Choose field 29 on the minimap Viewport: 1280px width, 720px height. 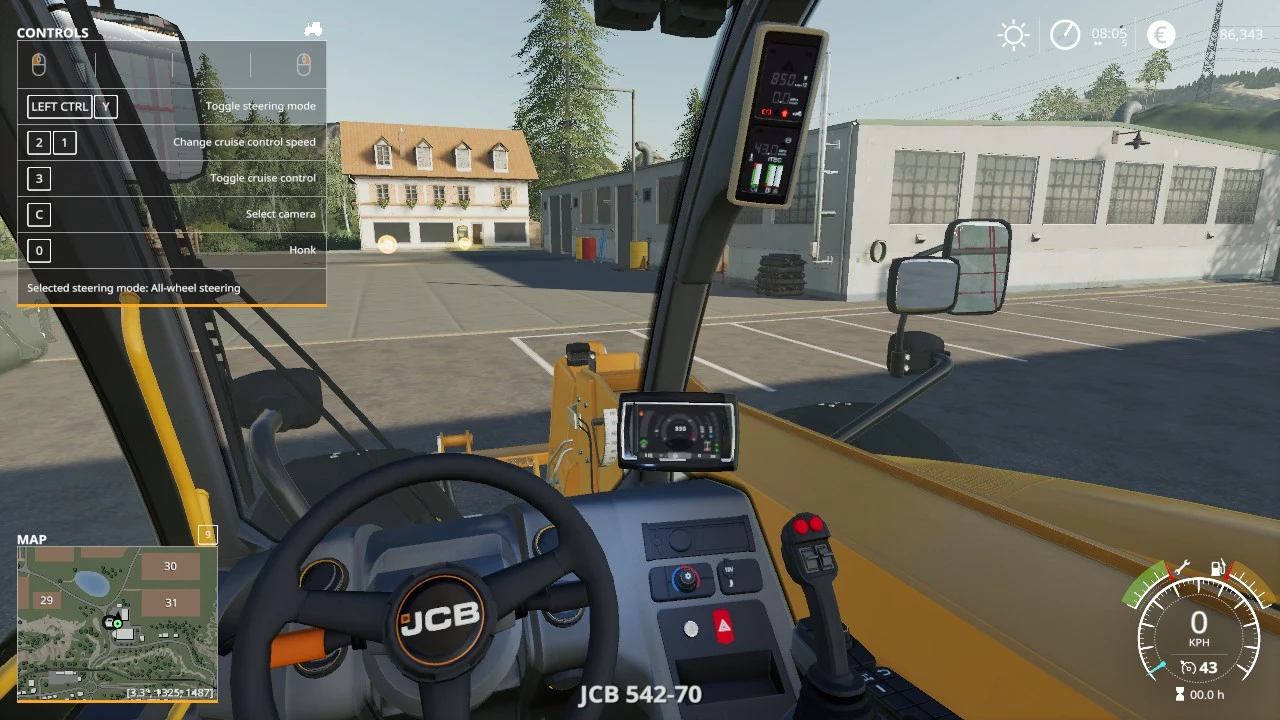pyautogui.click(x=46, y=600)
